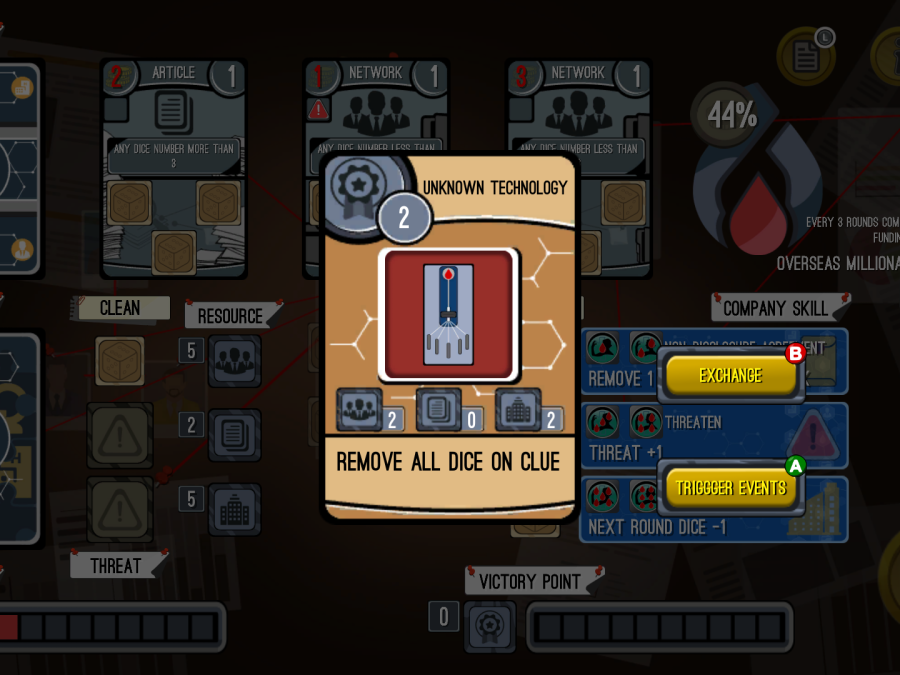The image size is (900, 675).
Task: Click the Trigger Events button
Action: click(x=731, y=489)
